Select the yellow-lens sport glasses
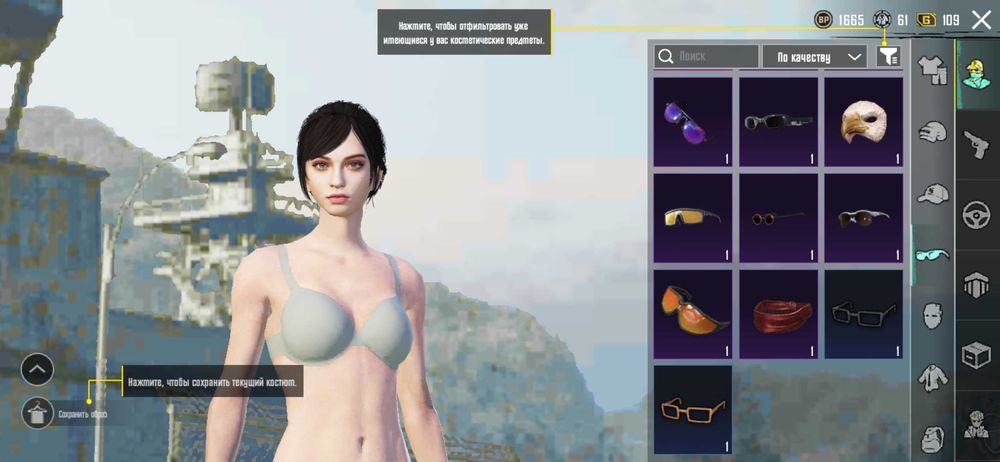This screenshot has height=462, width=1000. pyautogui.click(x=692, y=217)
